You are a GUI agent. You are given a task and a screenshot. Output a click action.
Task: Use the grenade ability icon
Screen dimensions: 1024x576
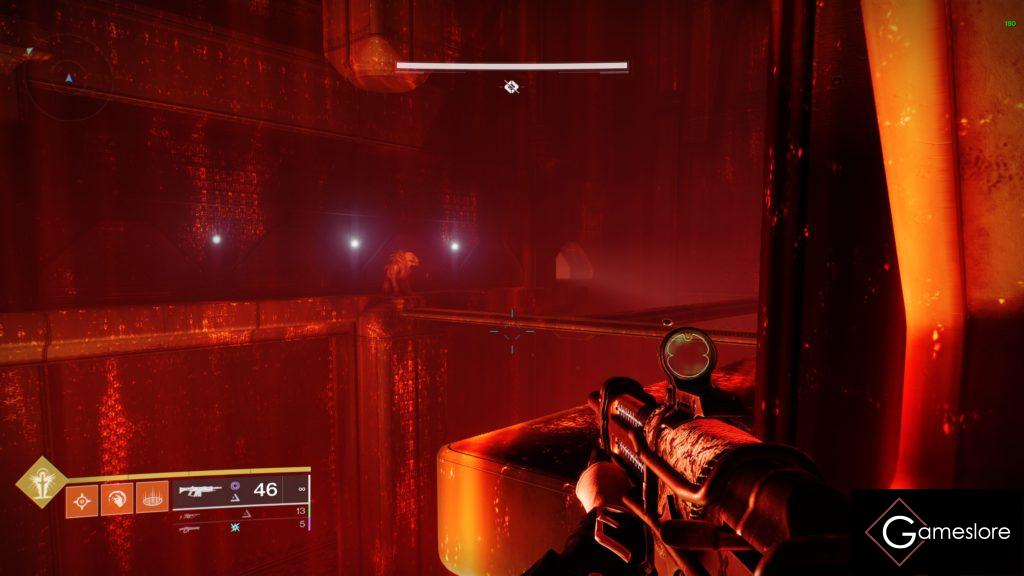[81, 499]
